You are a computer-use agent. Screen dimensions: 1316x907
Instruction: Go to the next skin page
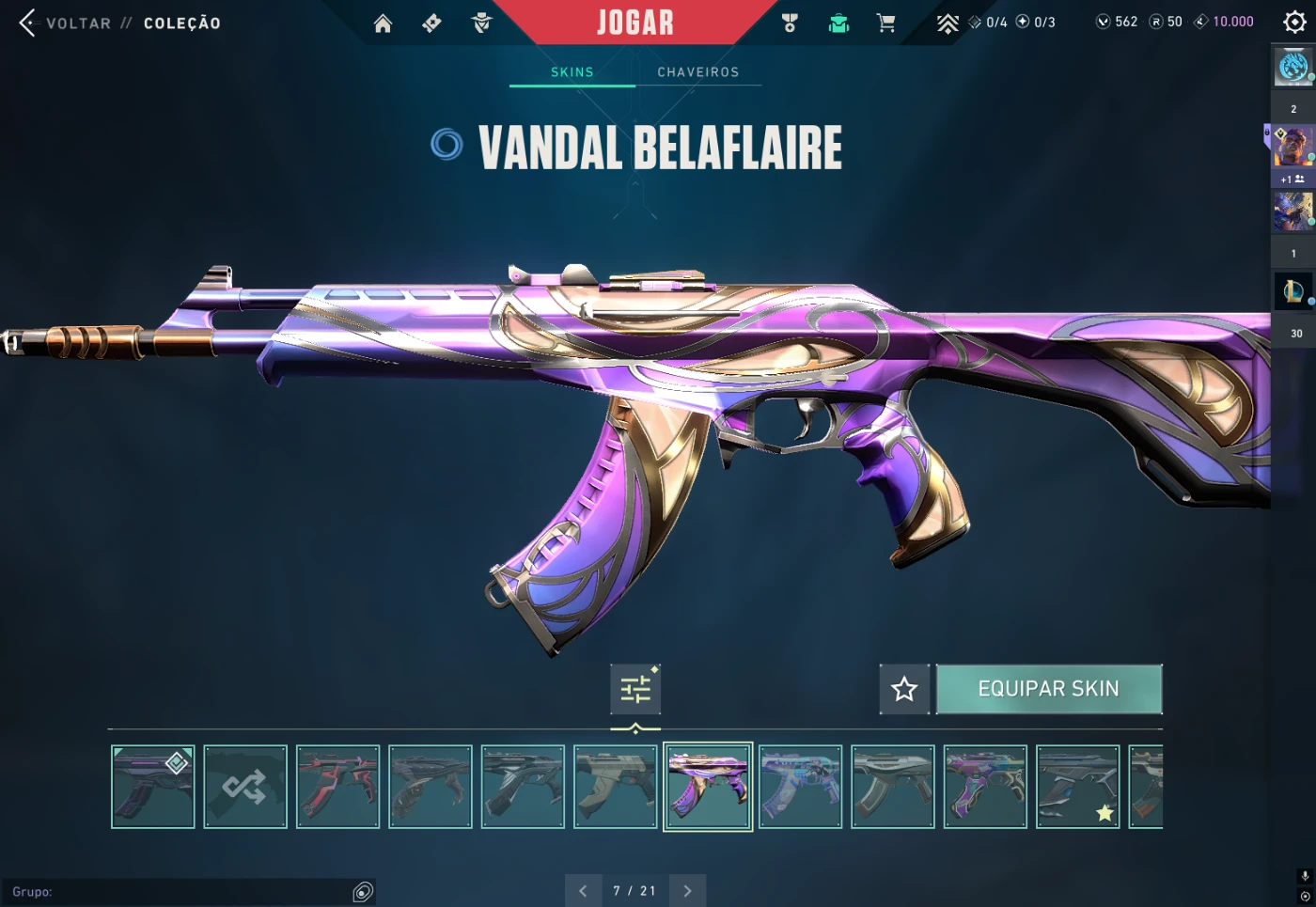[x=687, y=891]
